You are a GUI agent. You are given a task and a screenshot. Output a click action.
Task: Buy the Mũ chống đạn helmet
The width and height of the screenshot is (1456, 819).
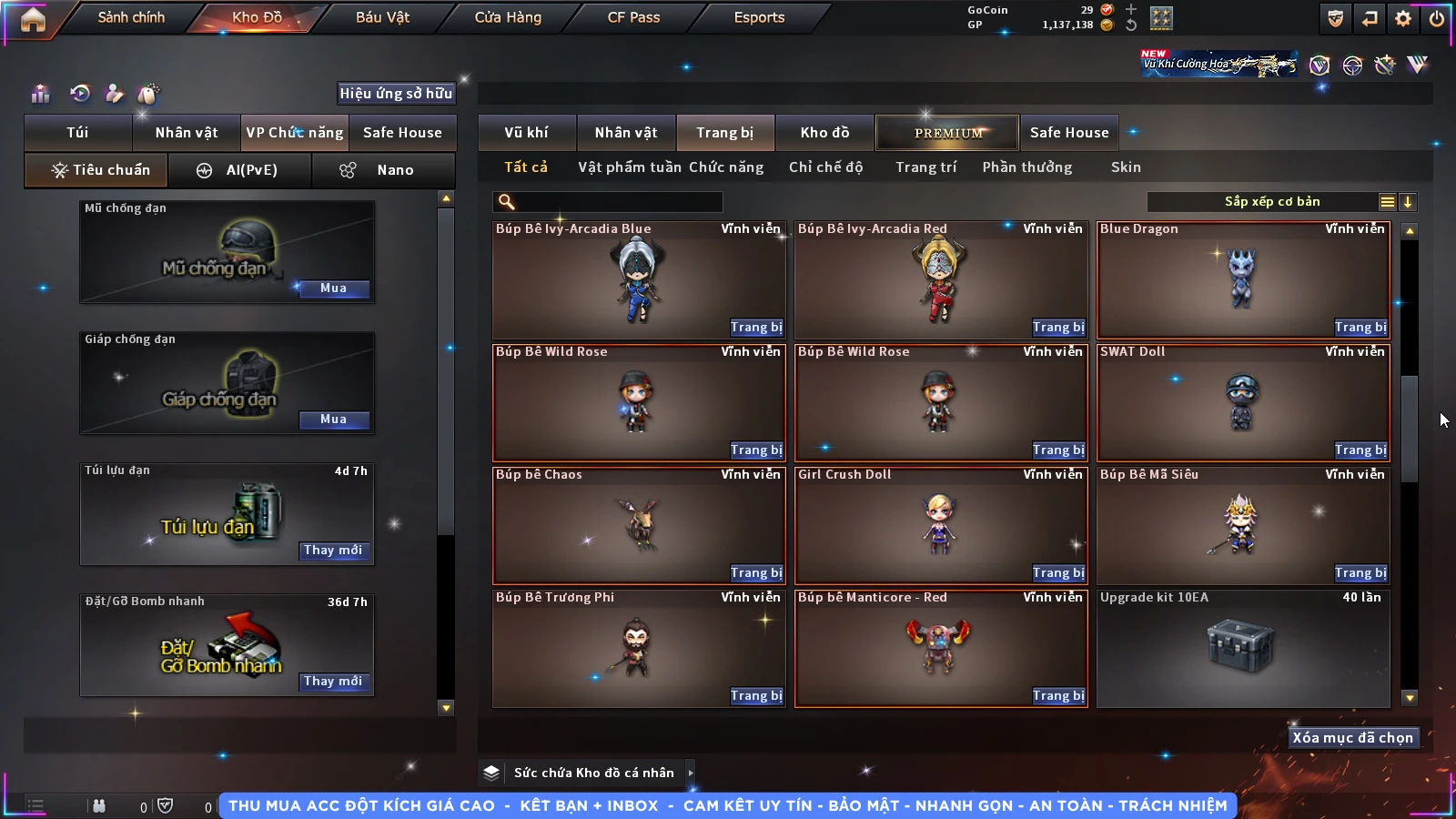tap(333, 288)
